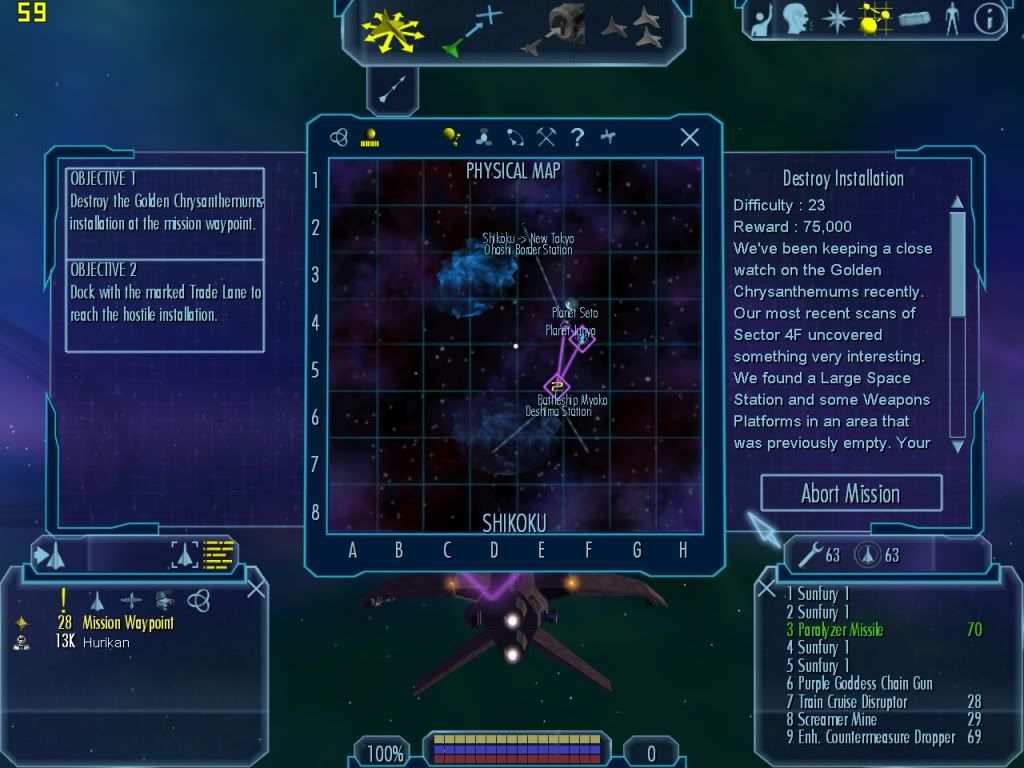Toggle mining zones pickaxe filter on map
1024x768 pixels.
546,138
